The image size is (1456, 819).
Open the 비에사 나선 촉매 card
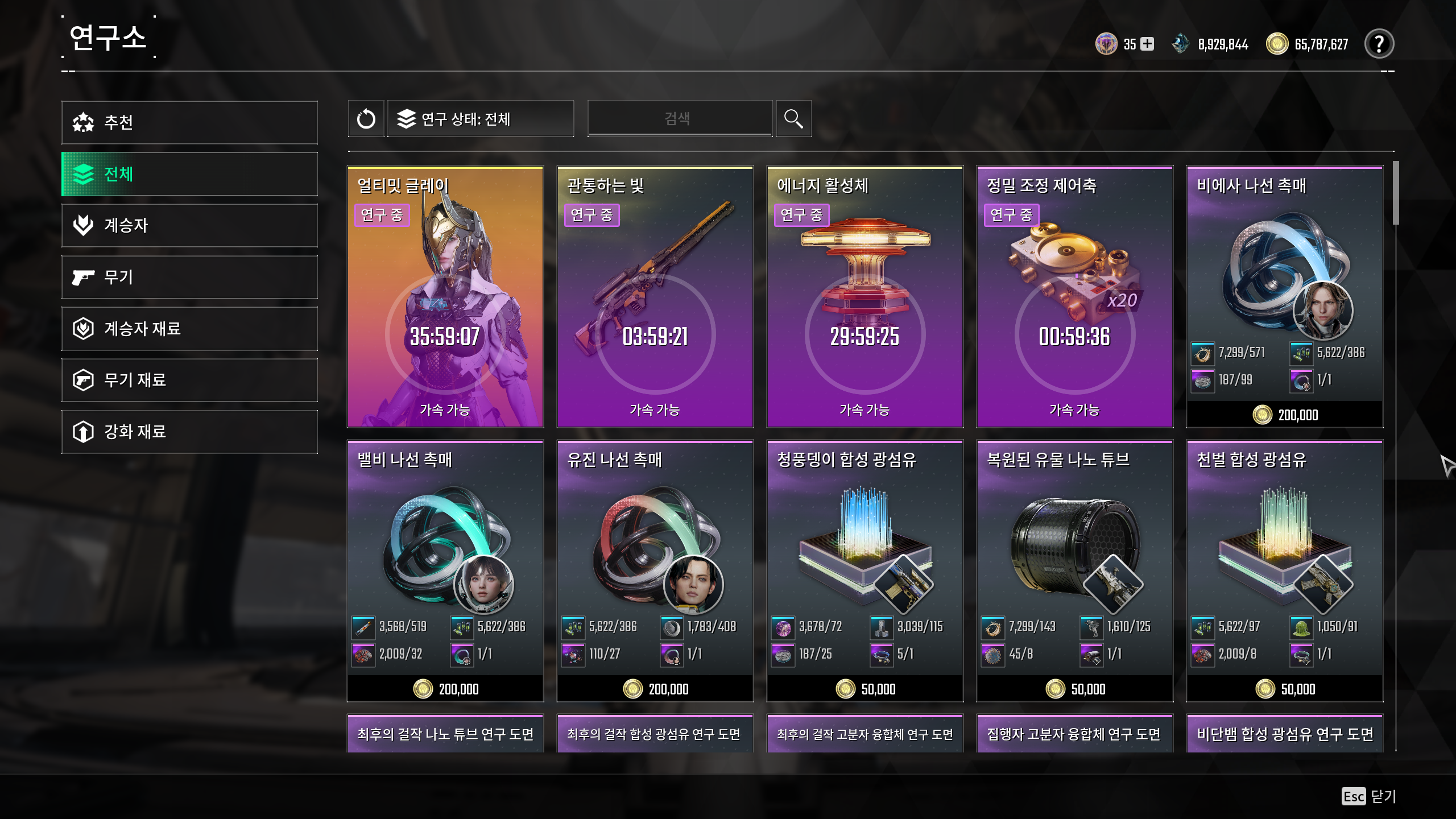[x=1284, y=296]
